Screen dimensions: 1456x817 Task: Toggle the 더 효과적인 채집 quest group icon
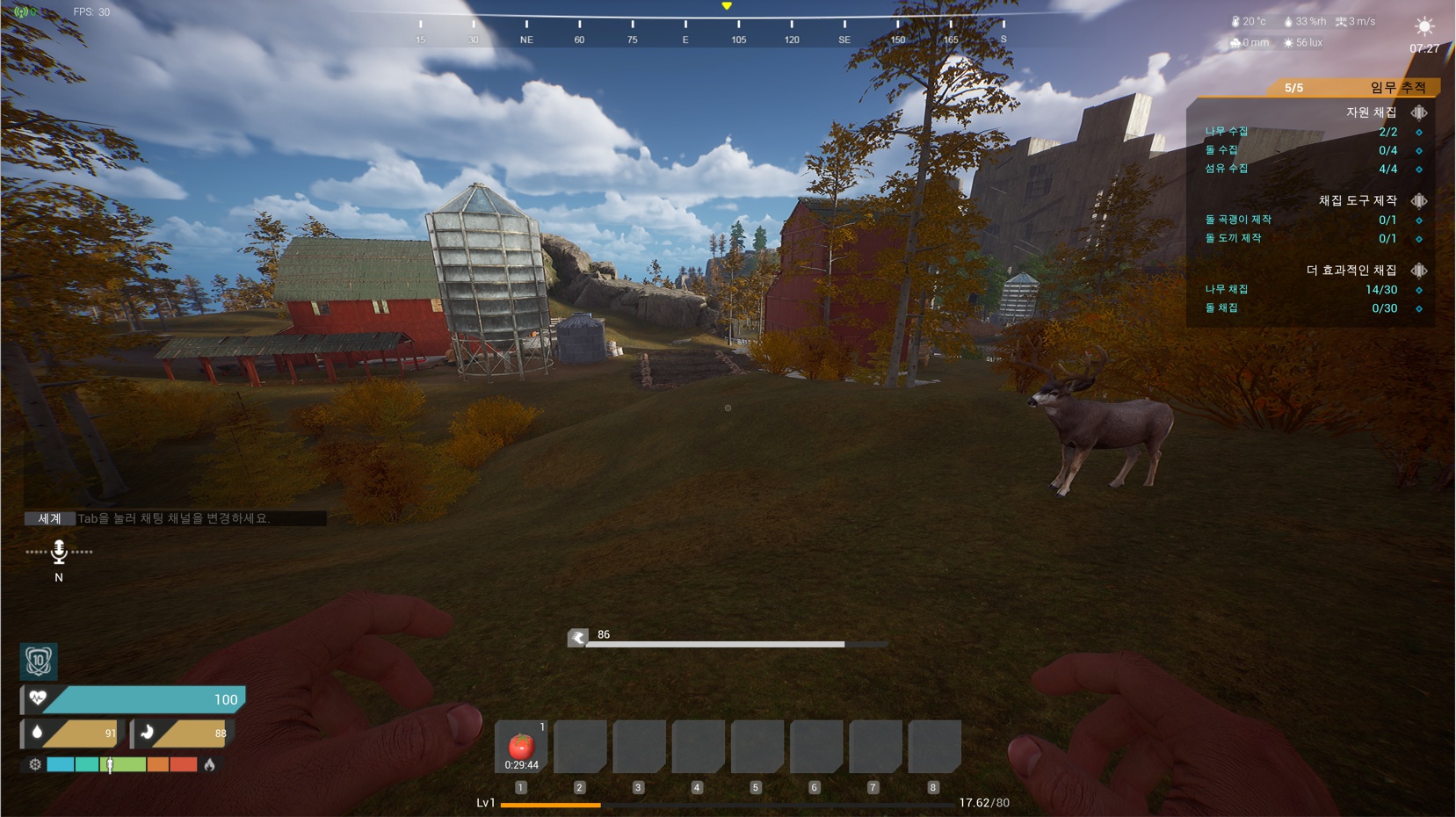1418,270
